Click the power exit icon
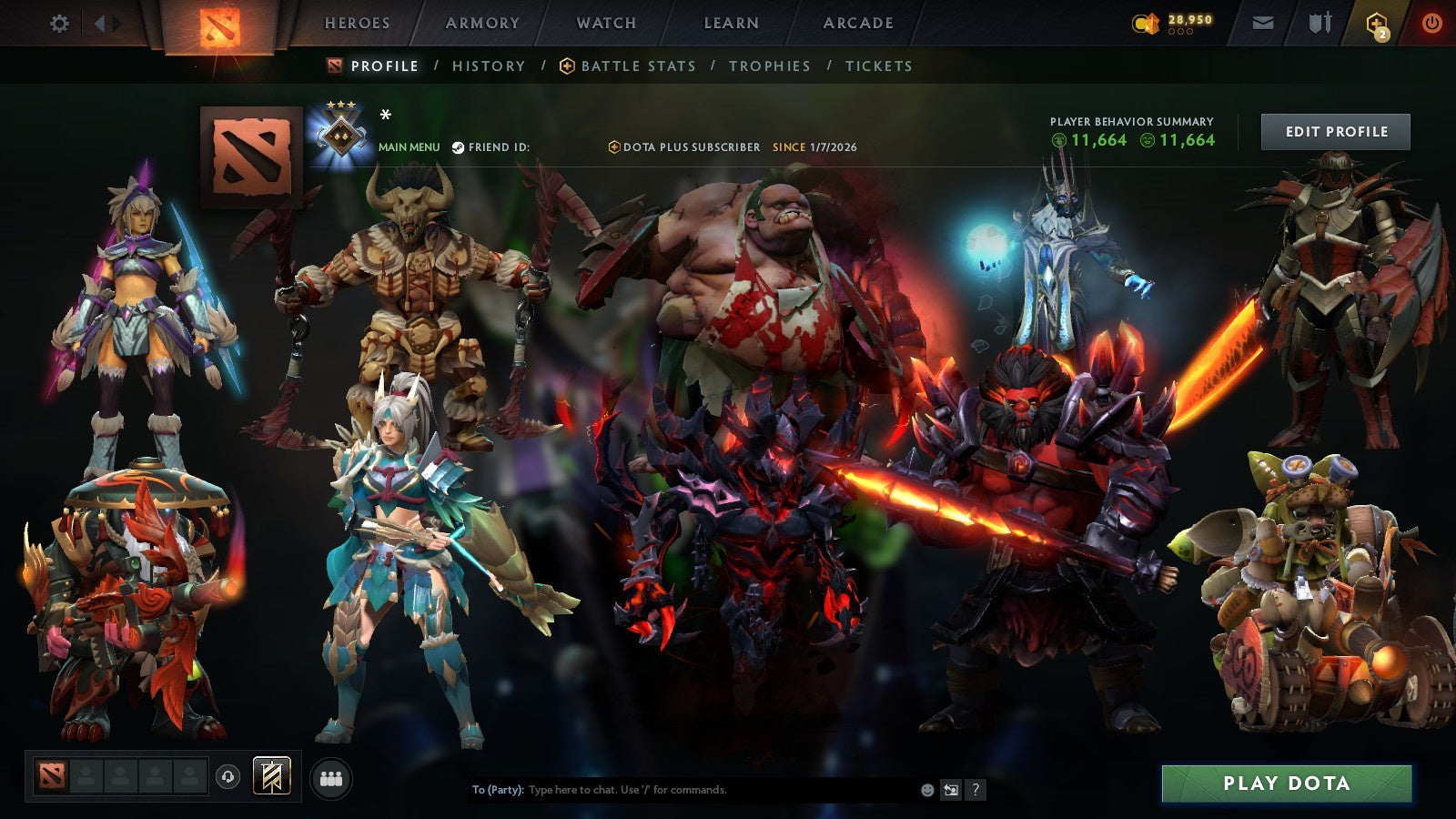 1429,22
